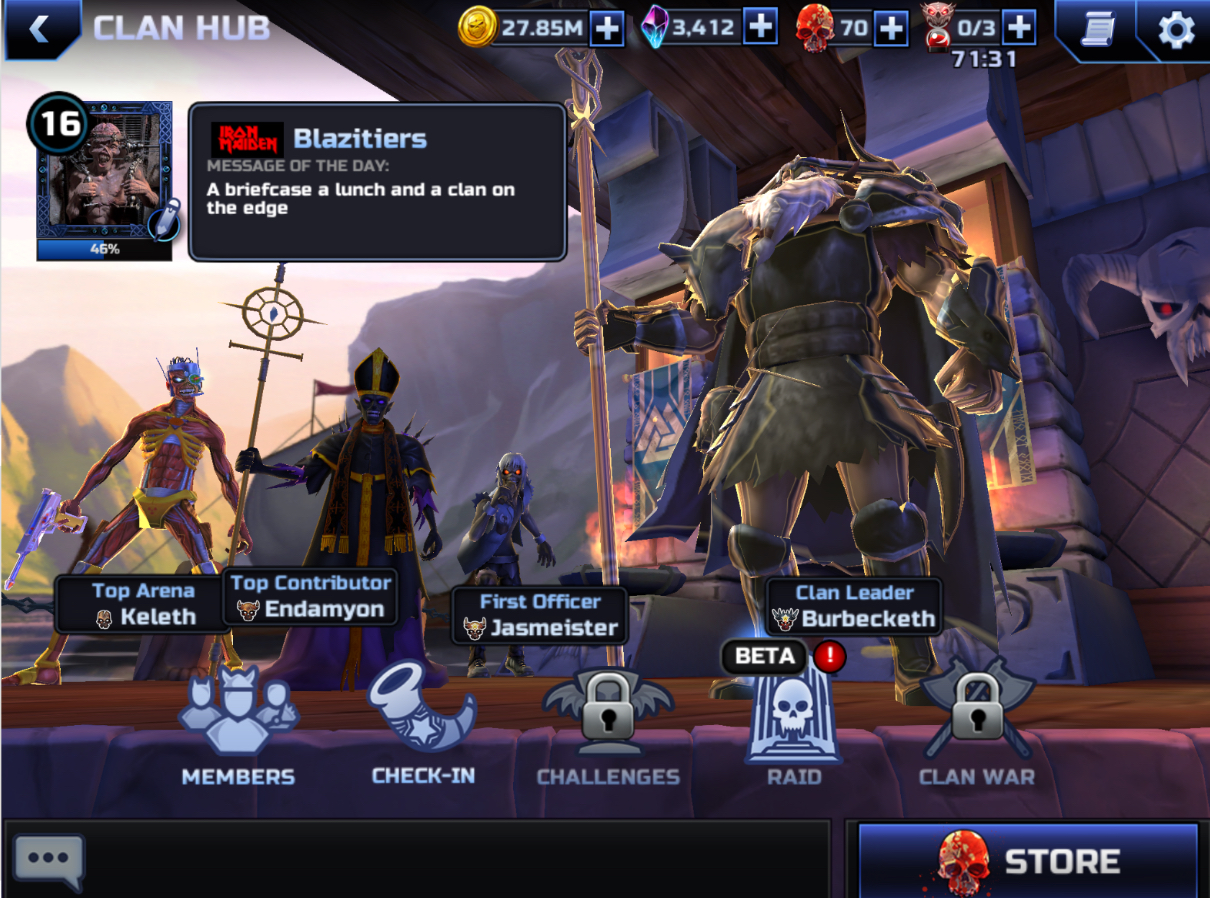View Top Contributor Endamyon
The width and height of the screenshot is (1210, 898).
point(310,597)
